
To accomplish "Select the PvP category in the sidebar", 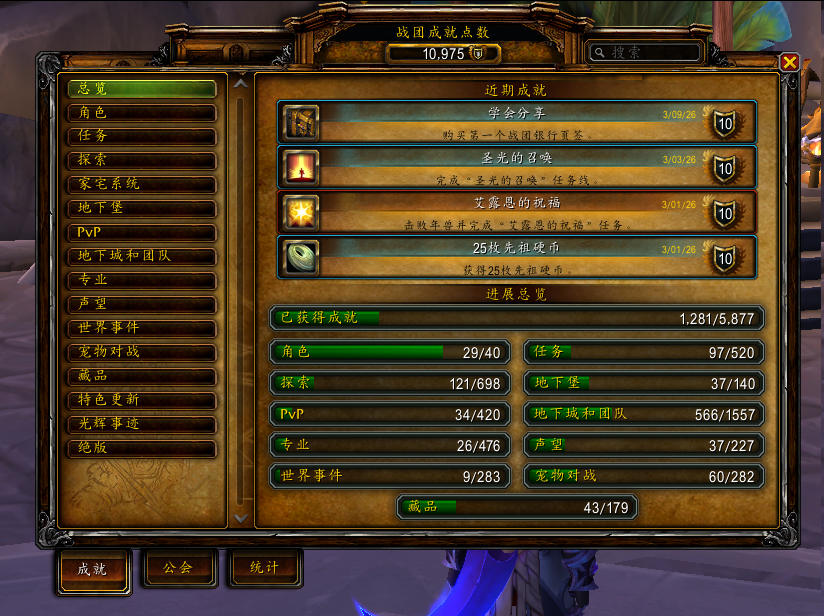I will 141,232.
